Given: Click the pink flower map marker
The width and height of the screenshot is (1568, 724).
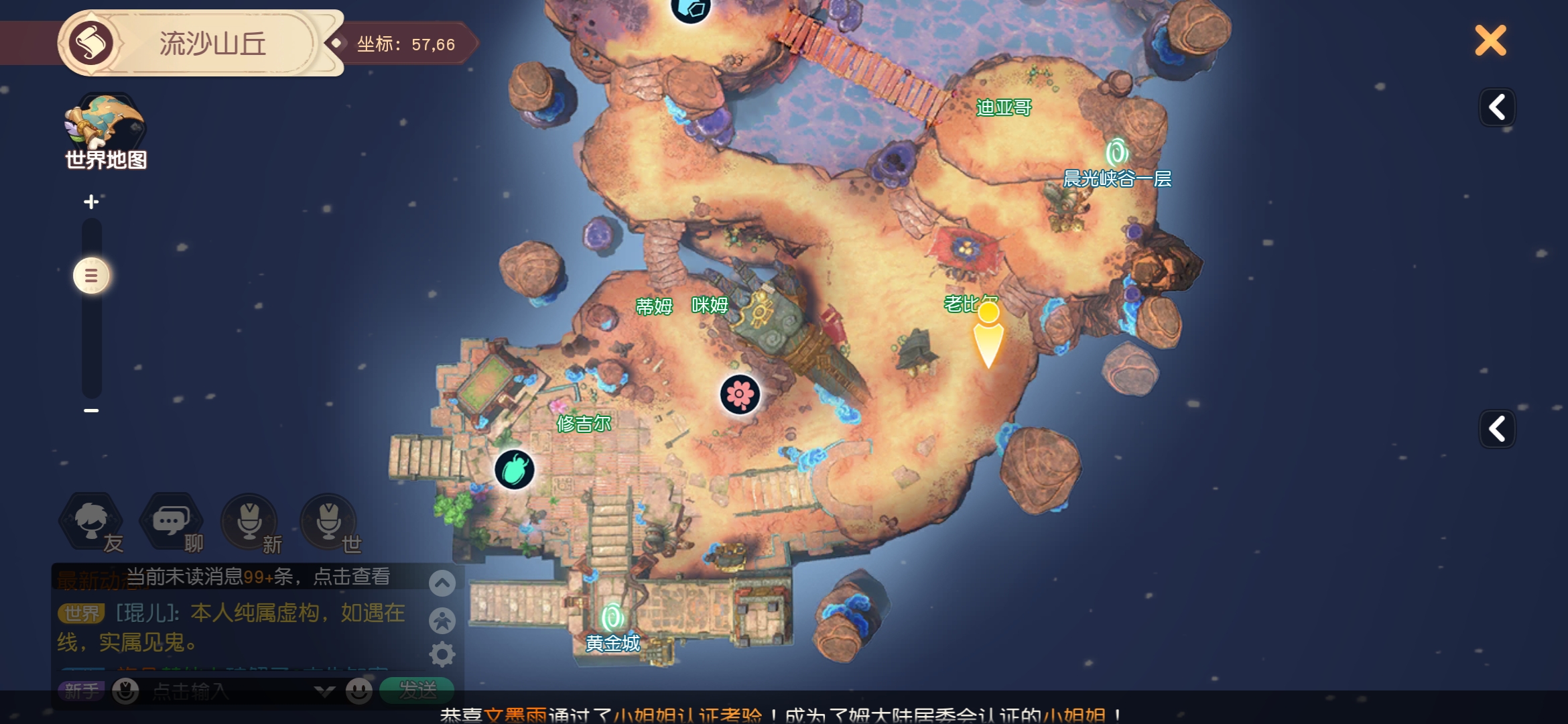Looking at the screenshot, I should click(x=740, y=394).
